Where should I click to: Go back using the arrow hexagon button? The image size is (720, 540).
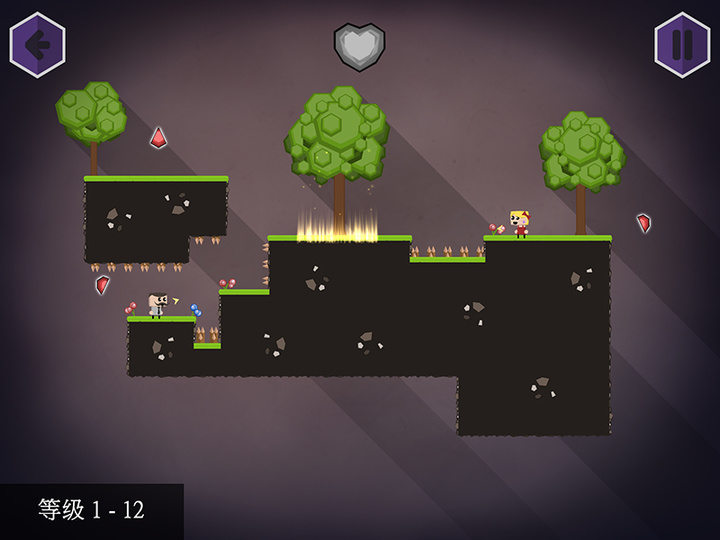click(38, 45)
